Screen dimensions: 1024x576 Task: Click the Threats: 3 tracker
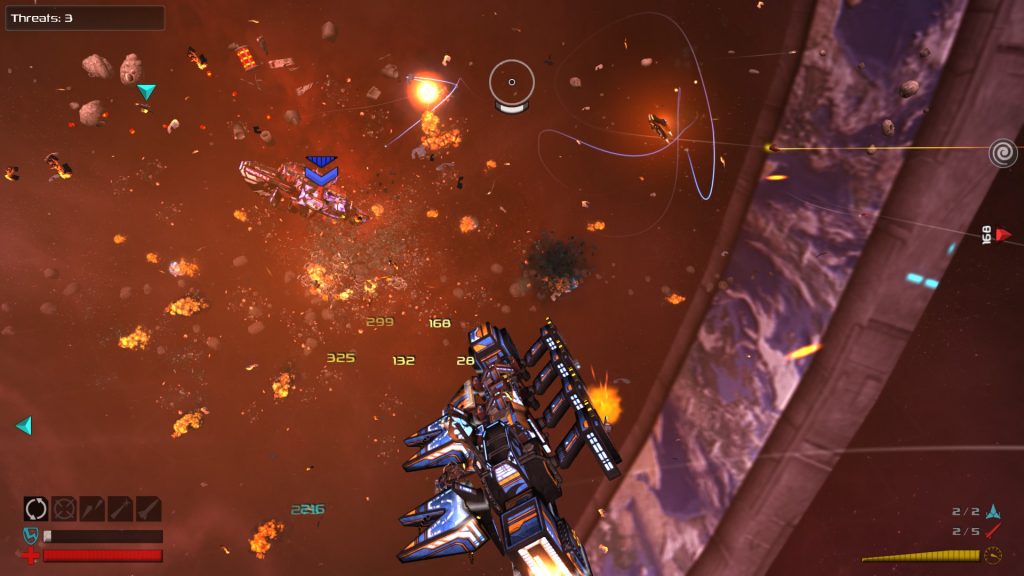[84, 18]
